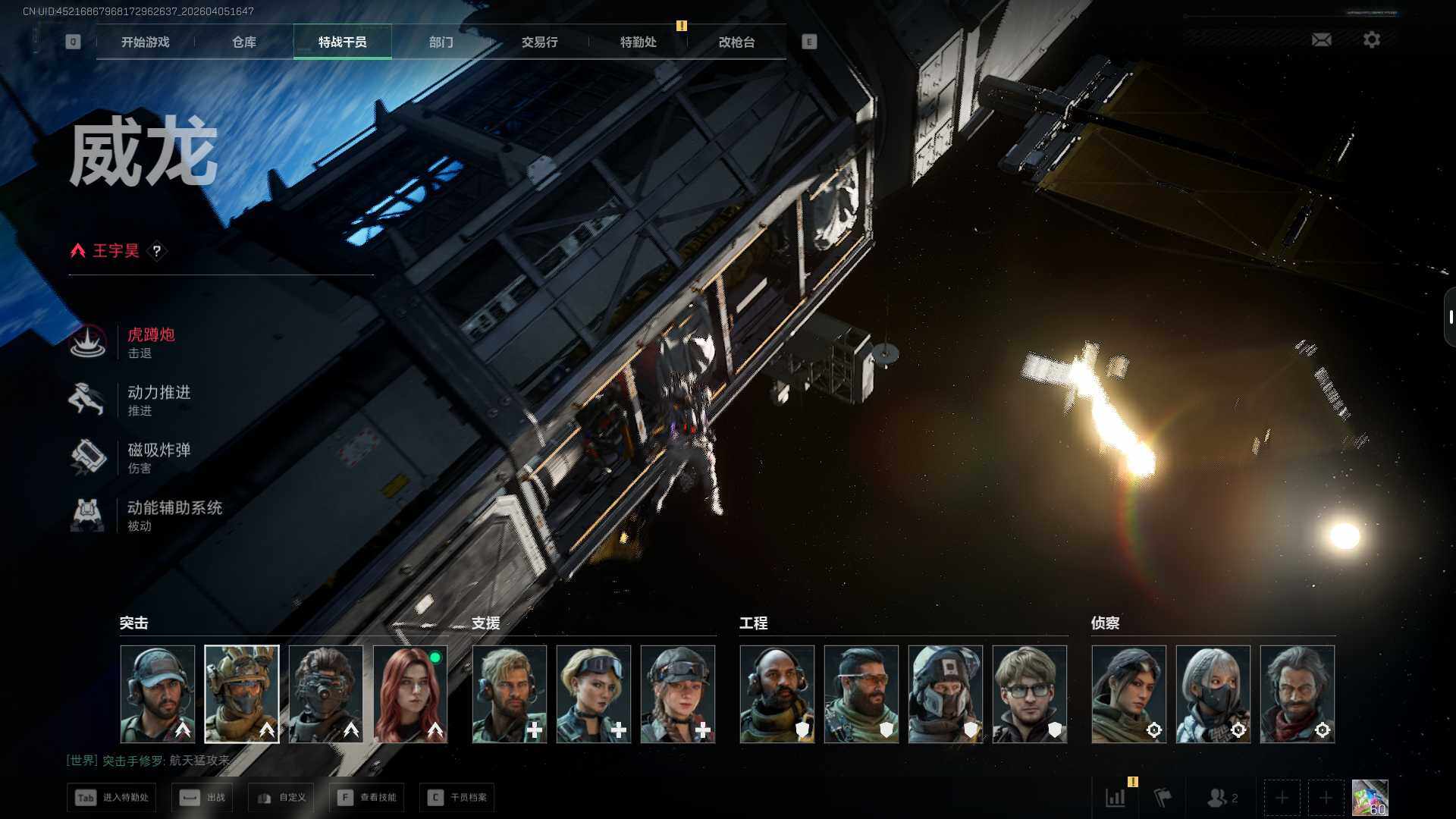1456x819 pixels.
Task: Choose the blonde goggles support operator portrait
Action: 594,694
